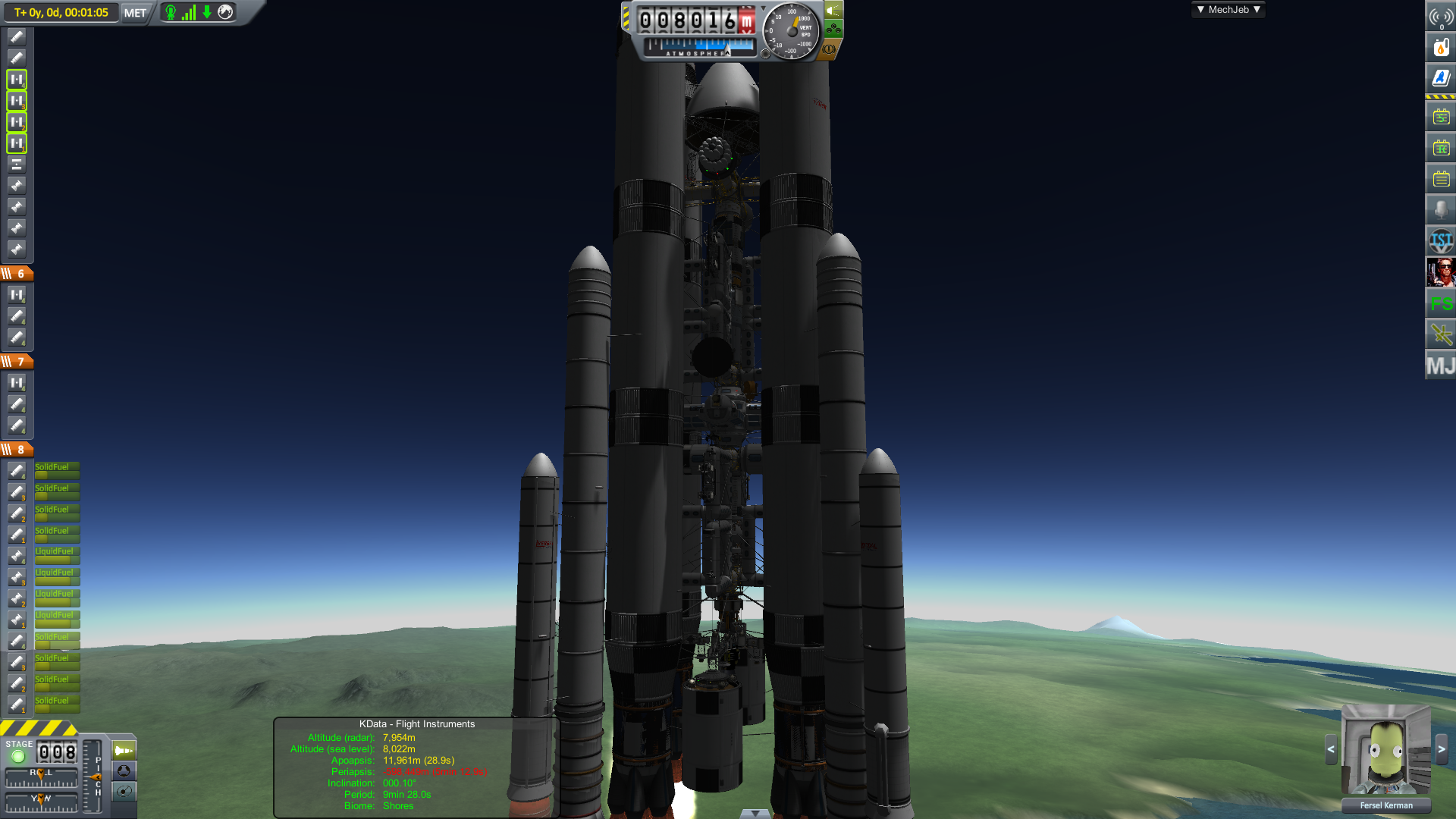
Task: Toggle the MET mission time display
Action: (x=135, y=13)
